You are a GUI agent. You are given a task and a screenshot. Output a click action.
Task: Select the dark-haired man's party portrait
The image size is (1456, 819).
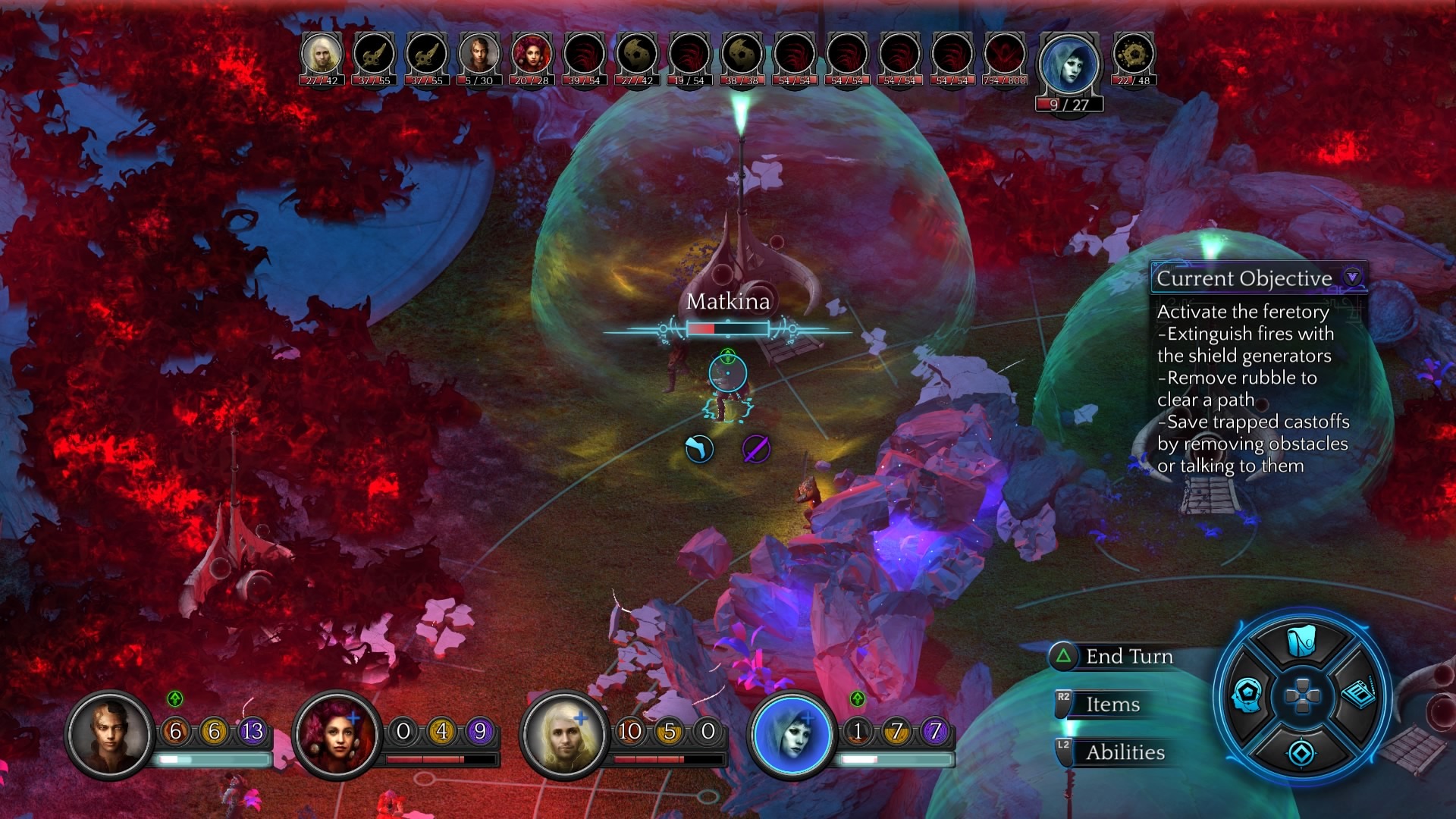click(110, 733)
